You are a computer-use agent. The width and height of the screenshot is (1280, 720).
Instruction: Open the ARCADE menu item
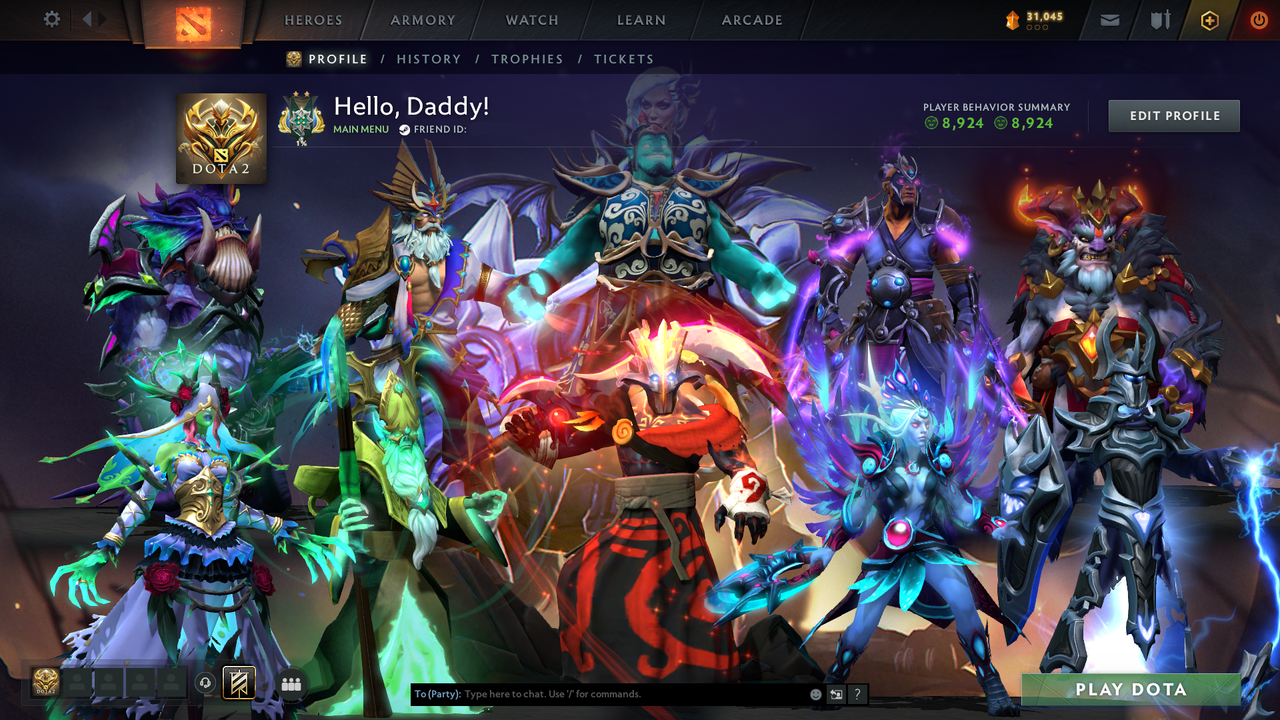pyautogui.click(x=751, y=19)
